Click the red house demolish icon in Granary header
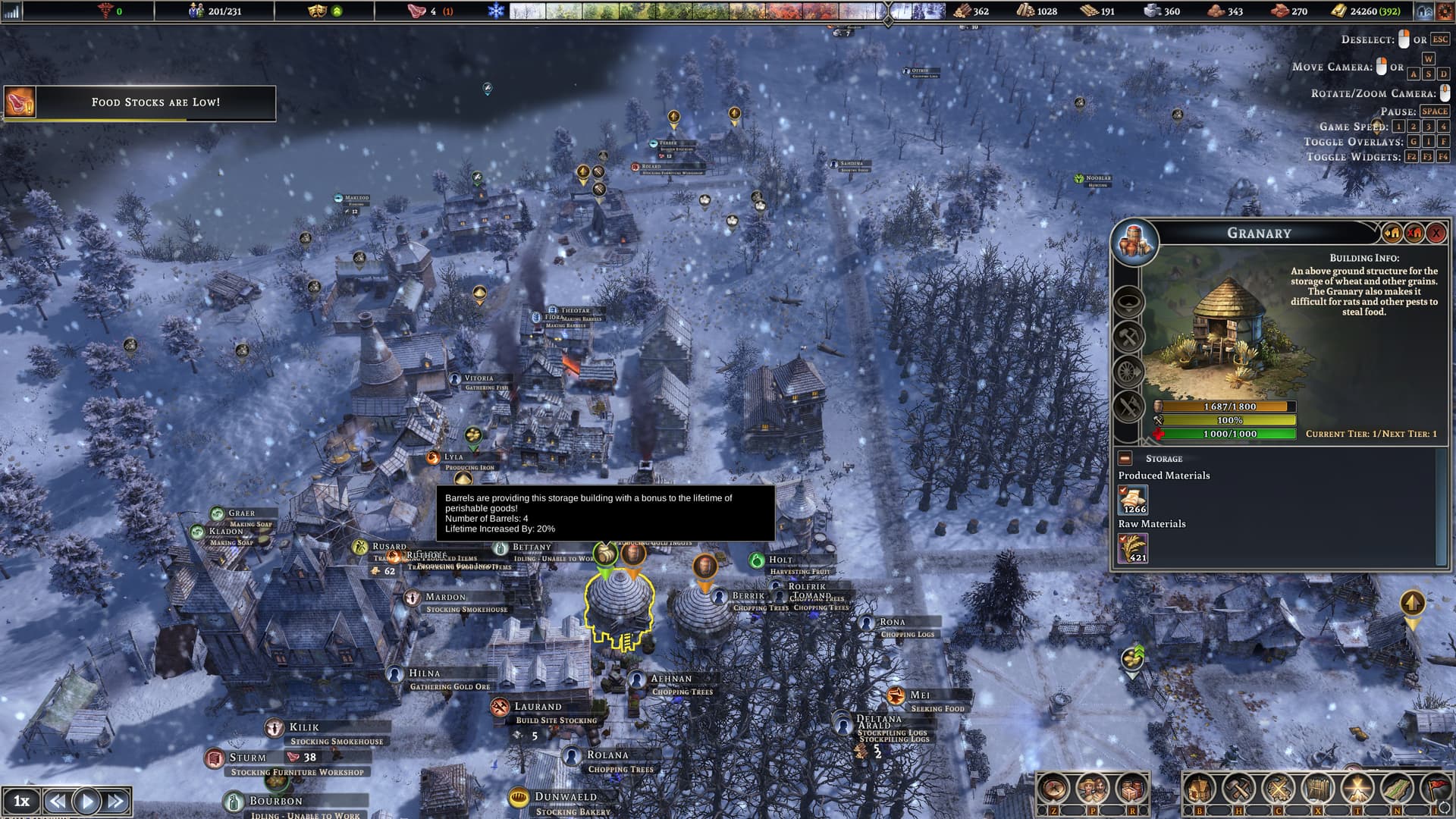1456x819 pixels. point(1414,234)
